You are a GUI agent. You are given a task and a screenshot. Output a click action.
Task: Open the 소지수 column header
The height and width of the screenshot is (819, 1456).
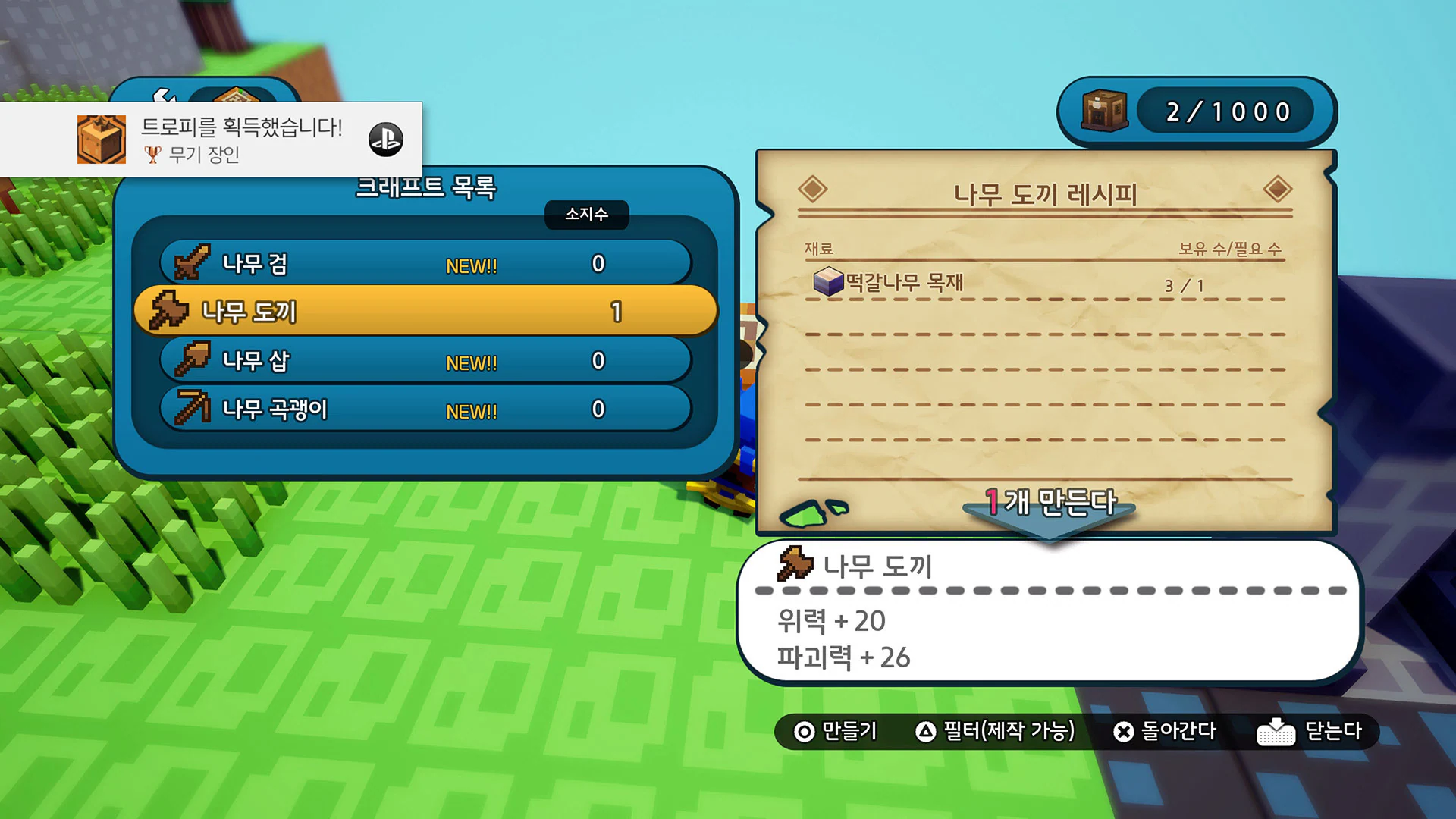point(585,215)
